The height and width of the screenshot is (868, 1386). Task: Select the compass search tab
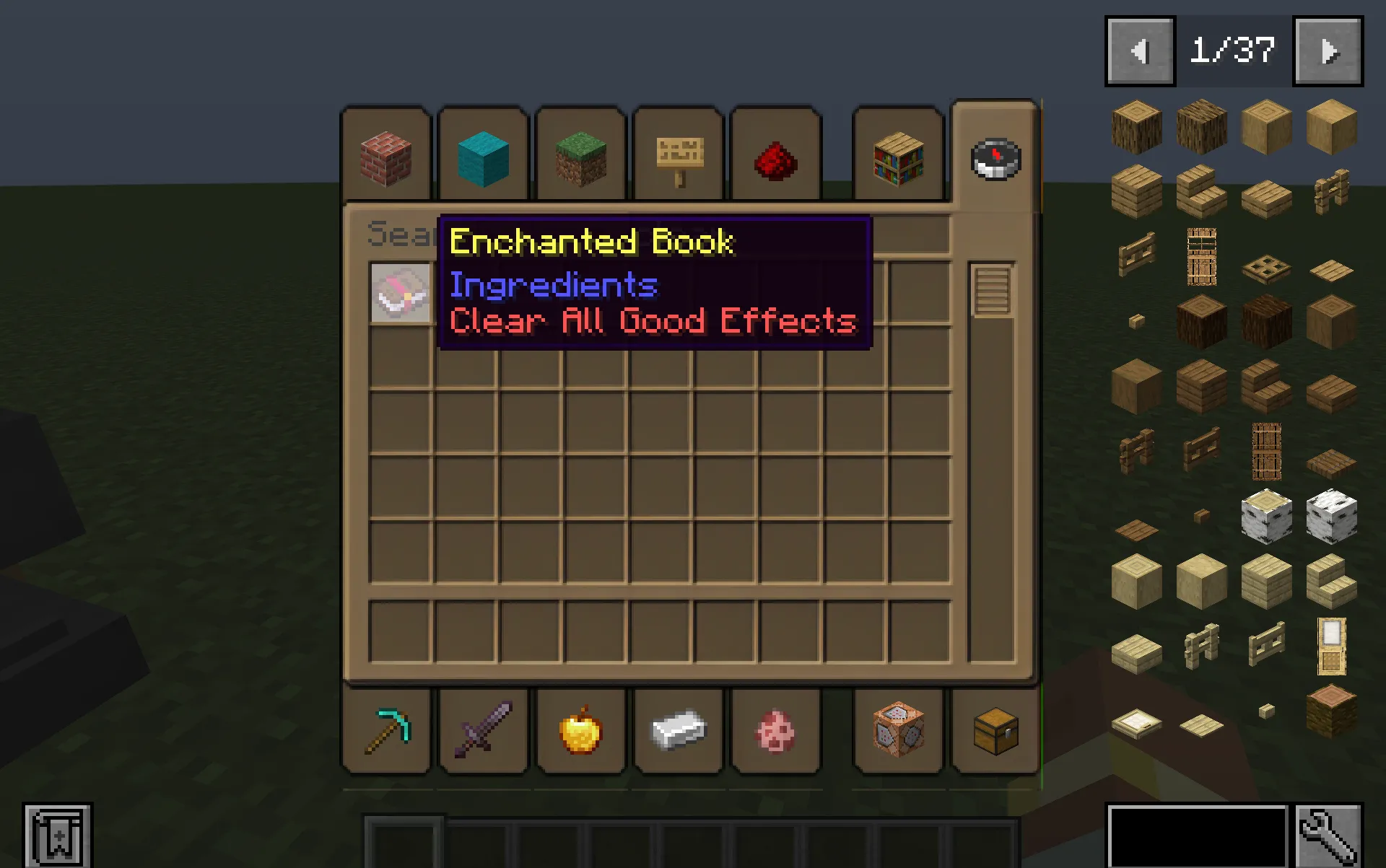click(x=994, y=159)
